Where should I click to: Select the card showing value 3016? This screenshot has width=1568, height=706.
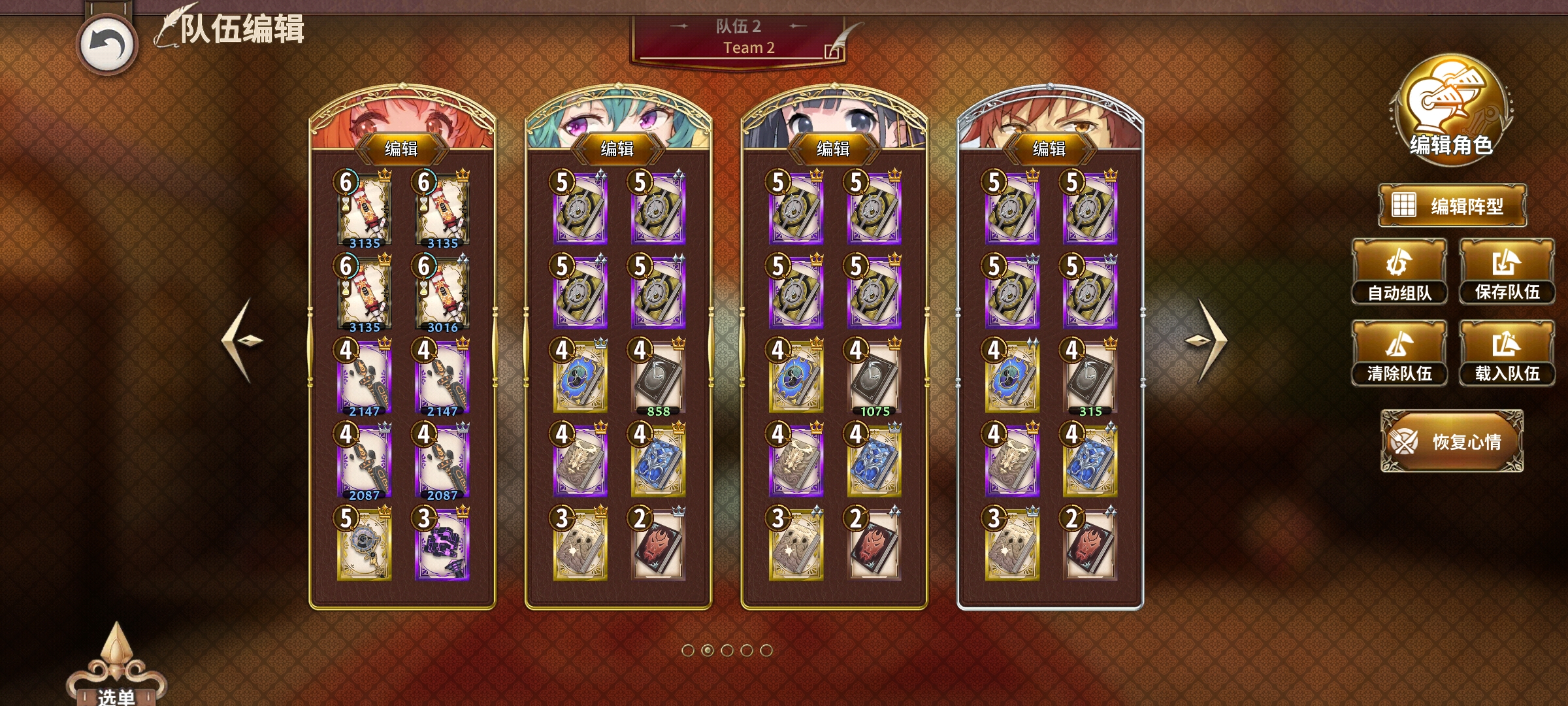442,294
